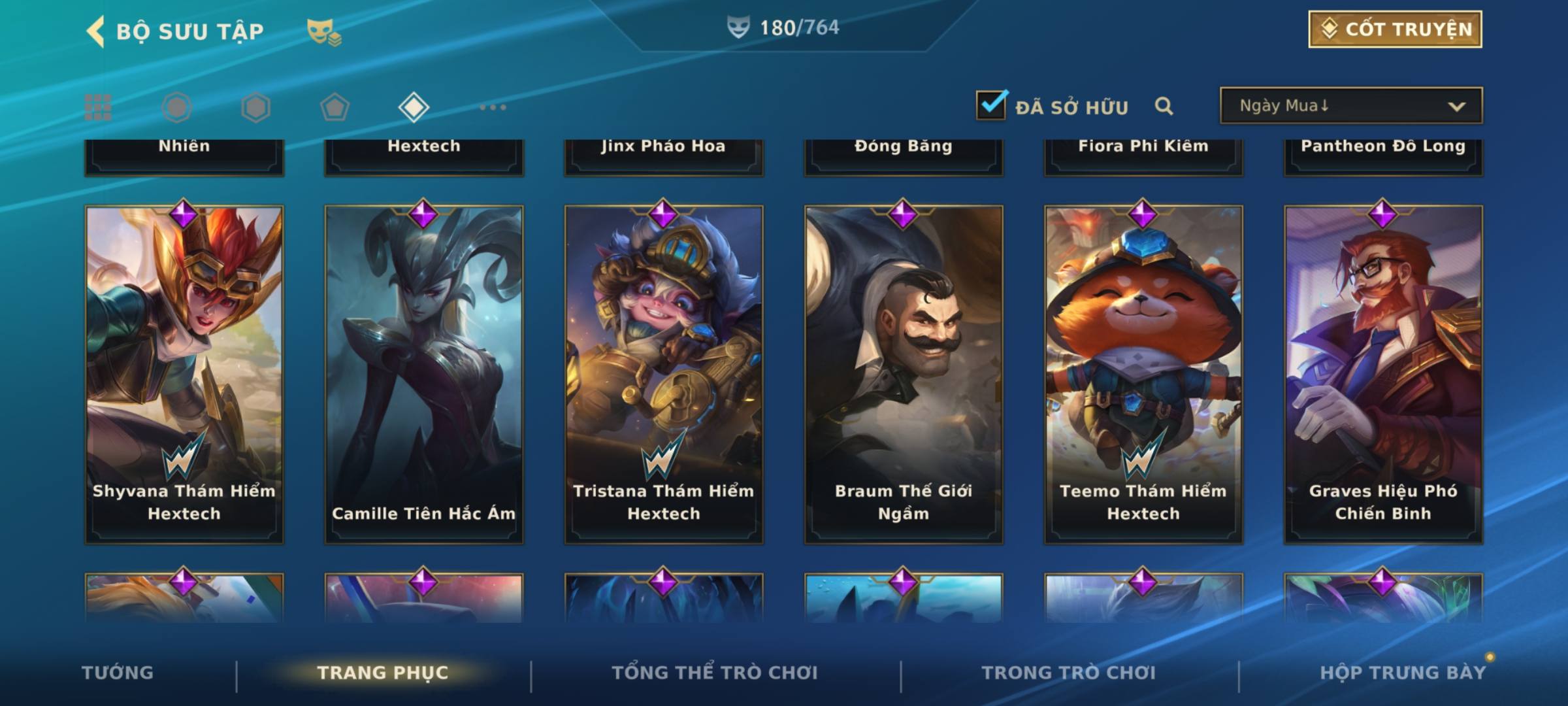1568x706 pixels.
Task: Toggle the Đã Sở Hữu checkbox
Action: click(991, 105)
